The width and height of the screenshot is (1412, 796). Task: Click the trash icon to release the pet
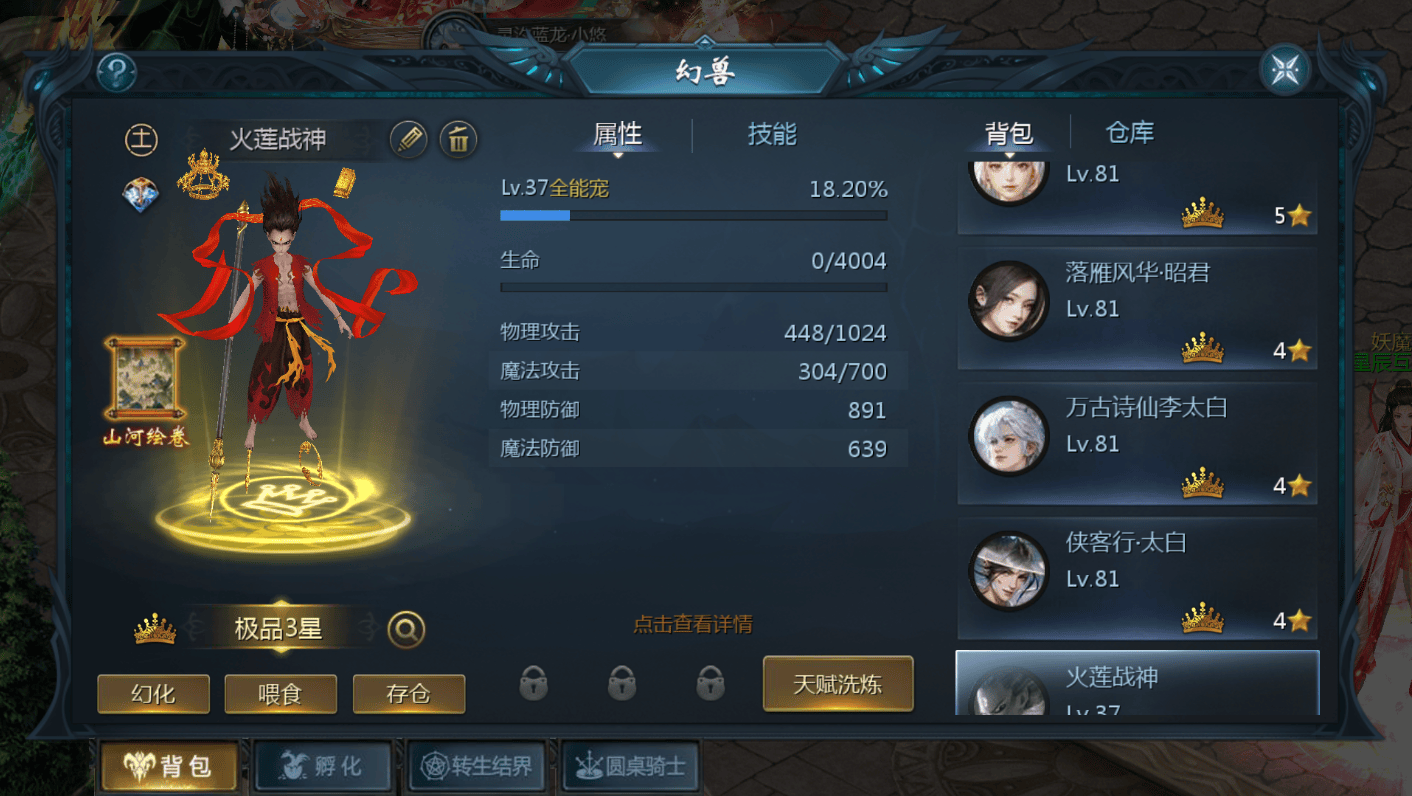[458, 140]
